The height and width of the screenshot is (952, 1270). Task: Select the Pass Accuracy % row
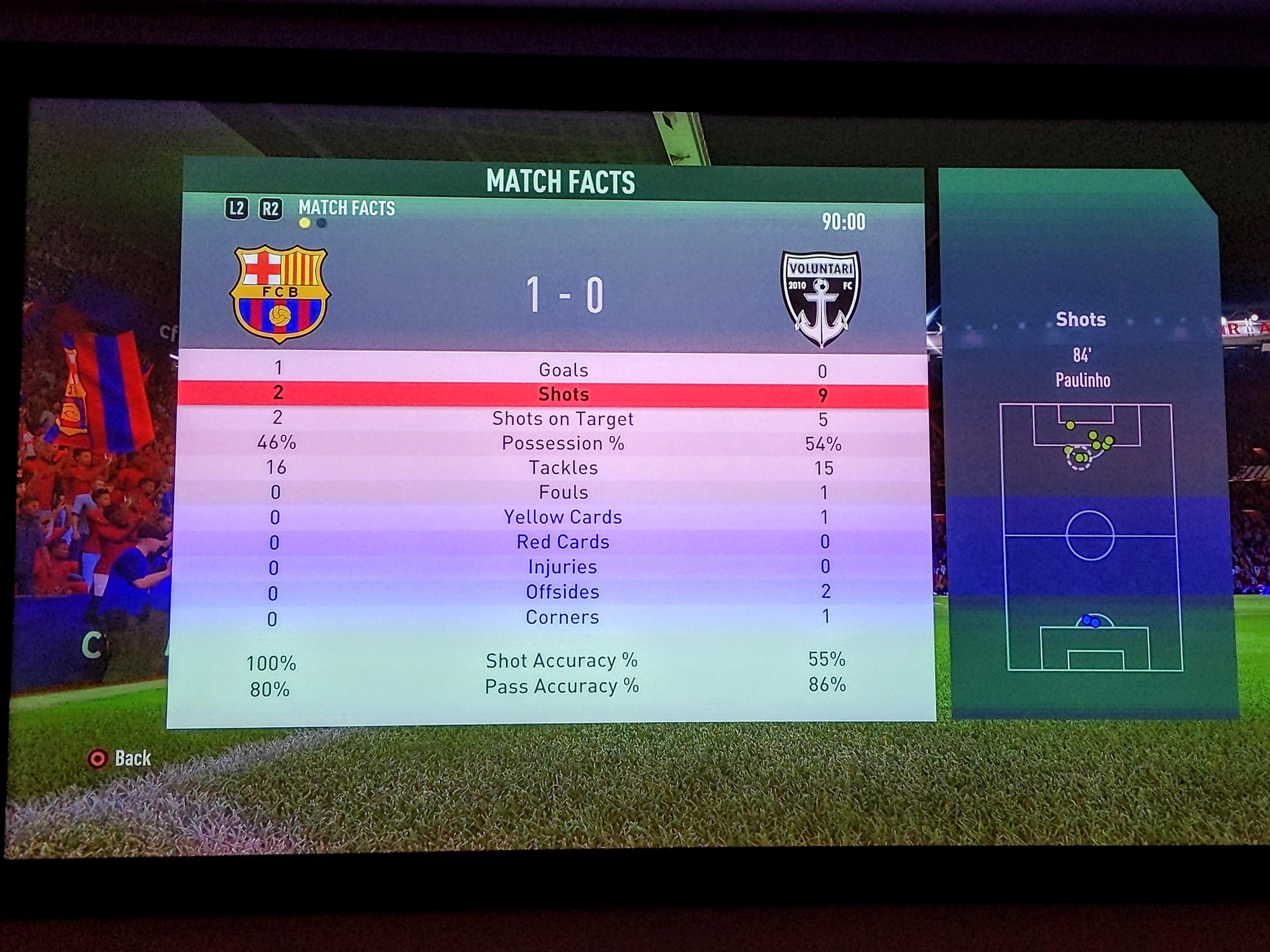(x=561, y=686)
